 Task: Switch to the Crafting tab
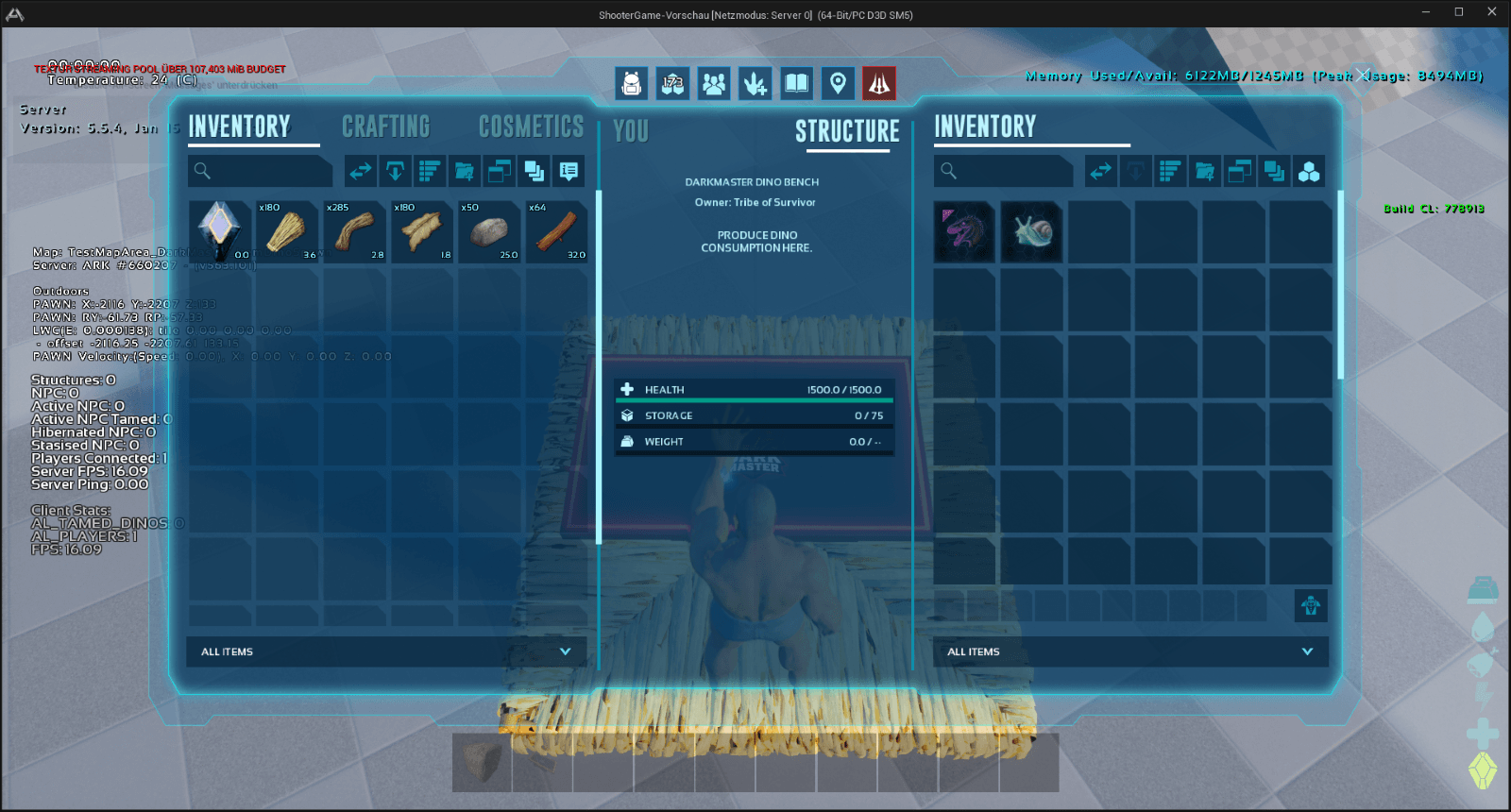coord(385,127)
